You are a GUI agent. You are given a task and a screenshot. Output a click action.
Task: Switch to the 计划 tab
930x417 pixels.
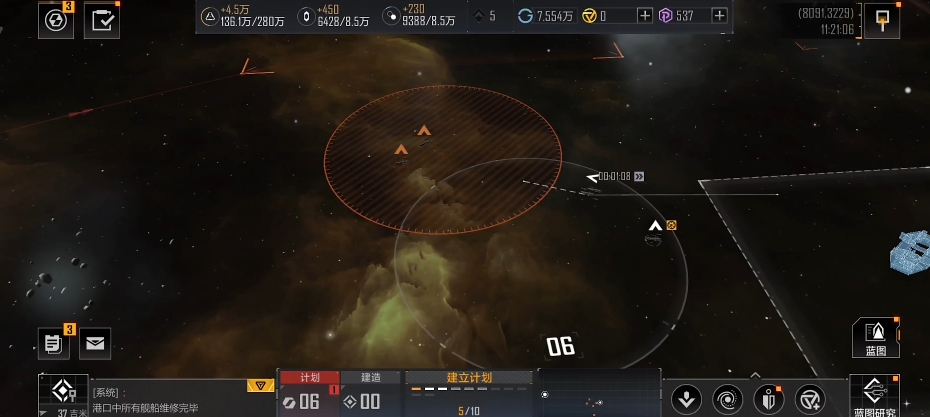click(309, 377)
